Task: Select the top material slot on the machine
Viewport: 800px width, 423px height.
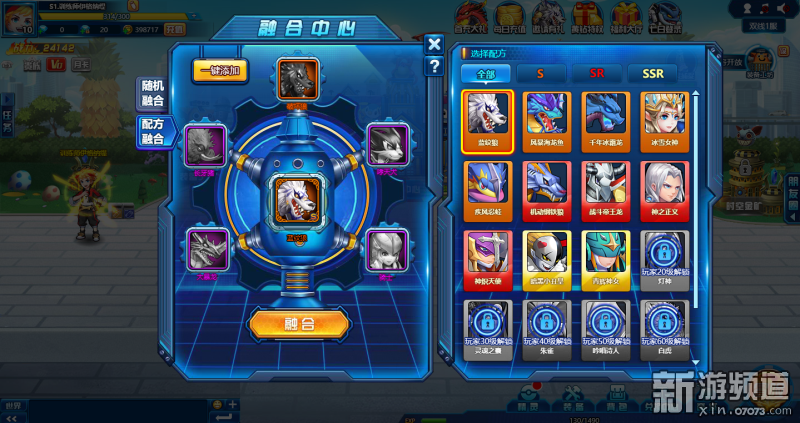Action: click(x=298, y=78)
